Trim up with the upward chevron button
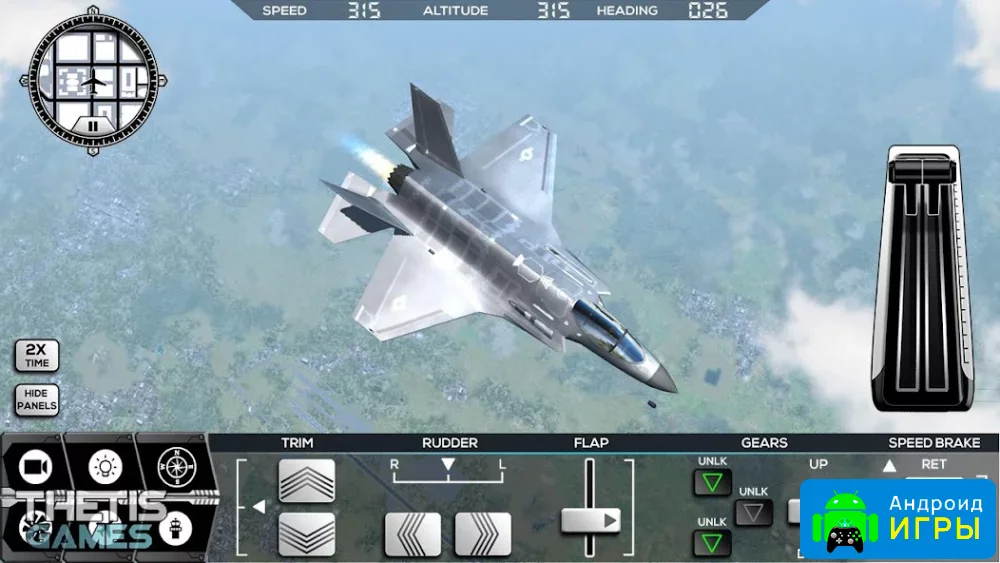 [306, 481]
